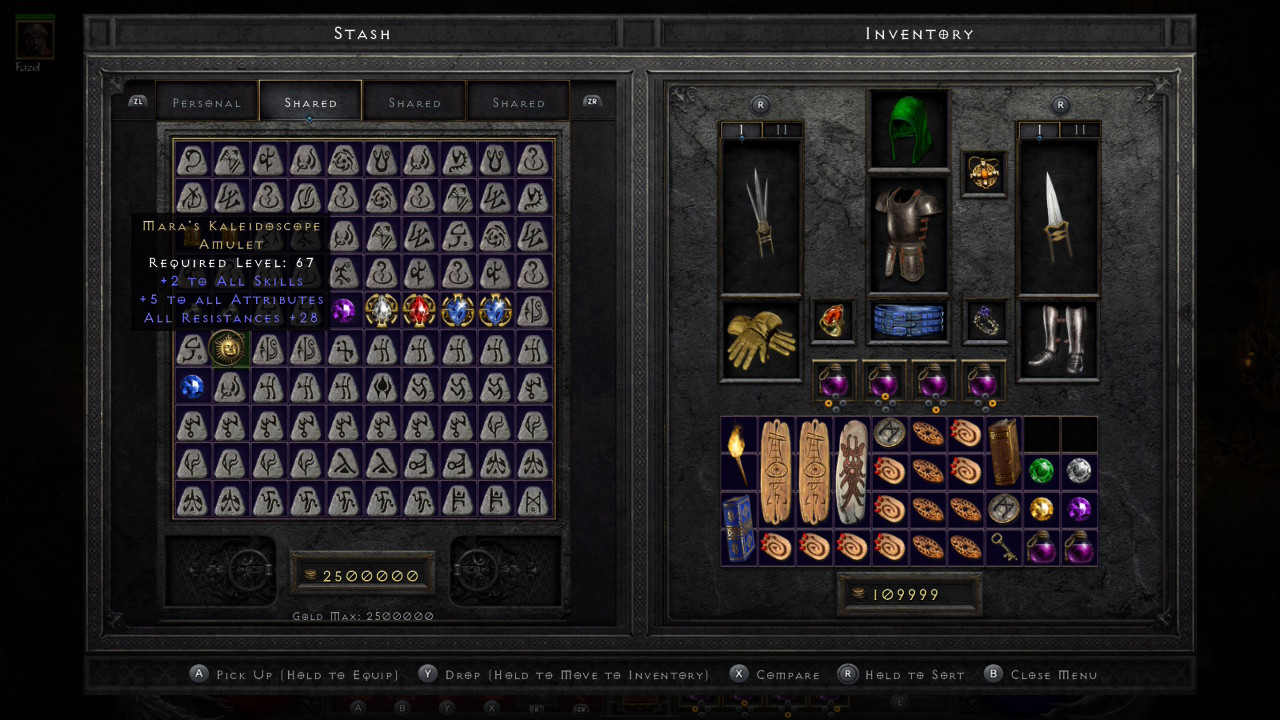Pick the blue sapphire gem in the stash
This screenshot has height=720, width=1280.
(x=191, y=386)
